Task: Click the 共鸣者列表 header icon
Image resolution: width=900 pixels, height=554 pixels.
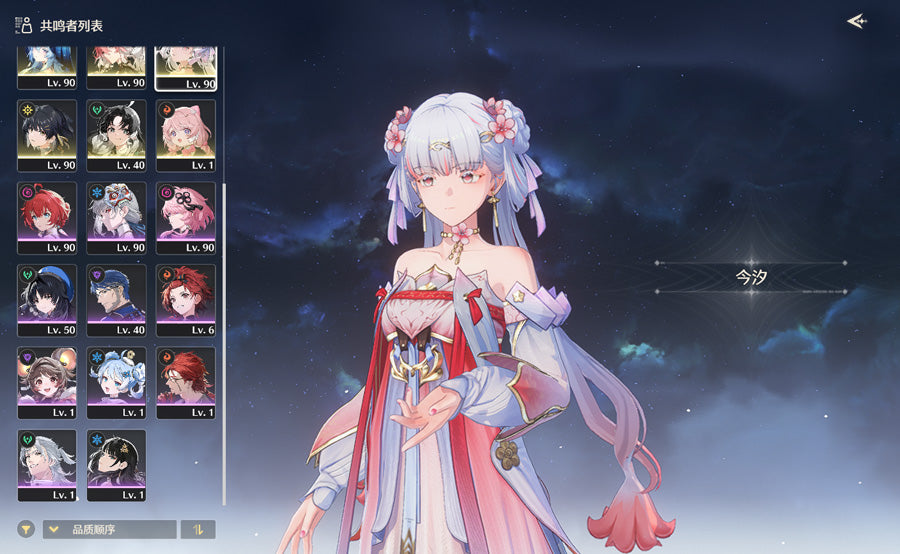Action: pos(23,25)
